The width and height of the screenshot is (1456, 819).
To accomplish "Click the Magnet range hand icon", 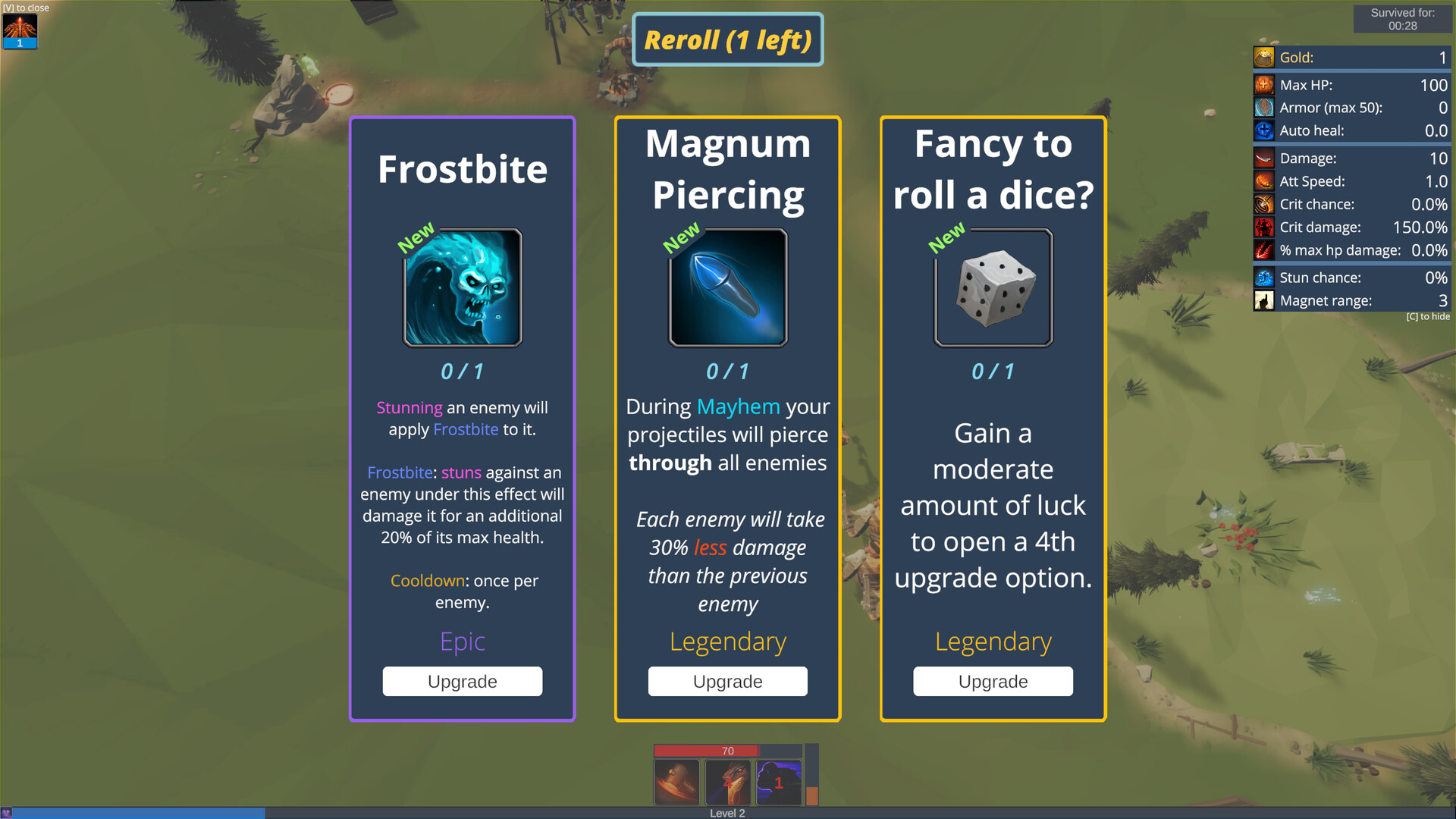I will [1263, 300].
